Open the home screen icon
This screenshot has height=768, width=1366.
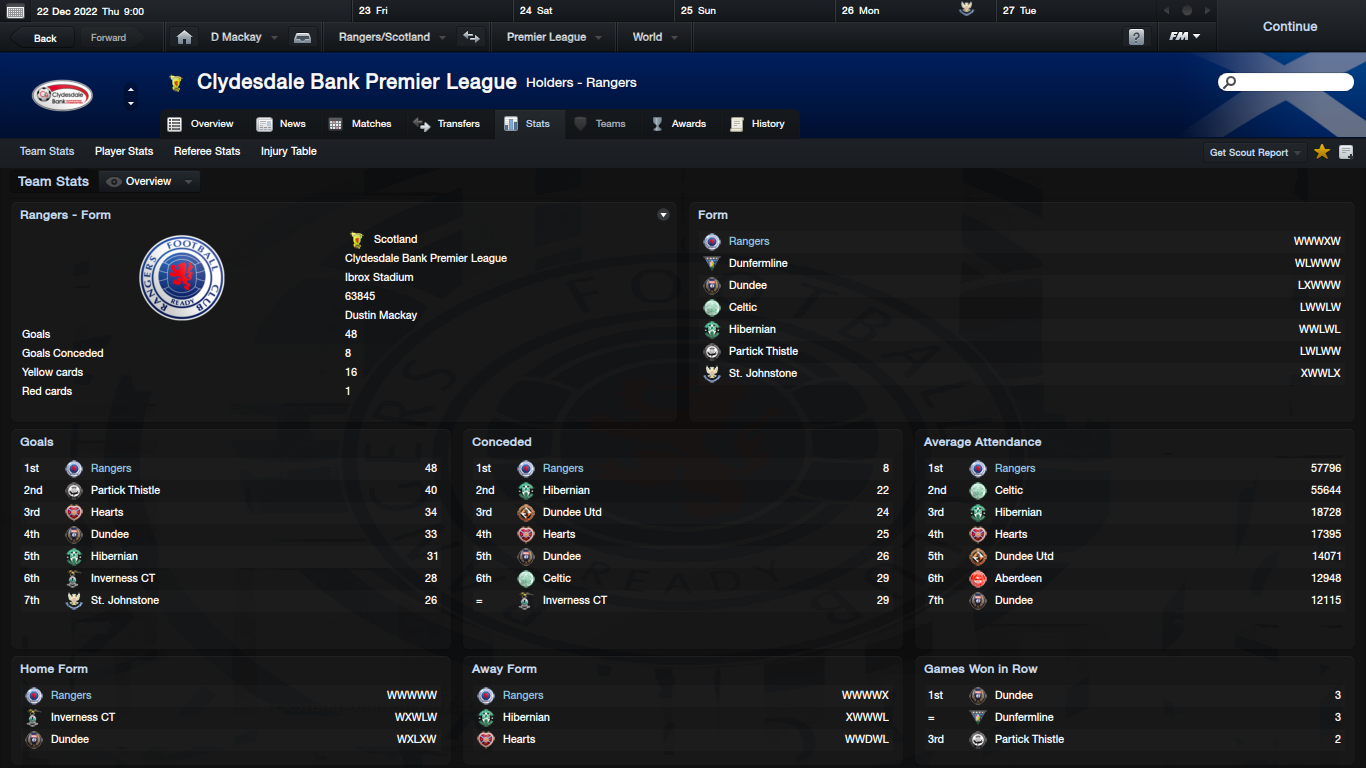click(184, 37)
